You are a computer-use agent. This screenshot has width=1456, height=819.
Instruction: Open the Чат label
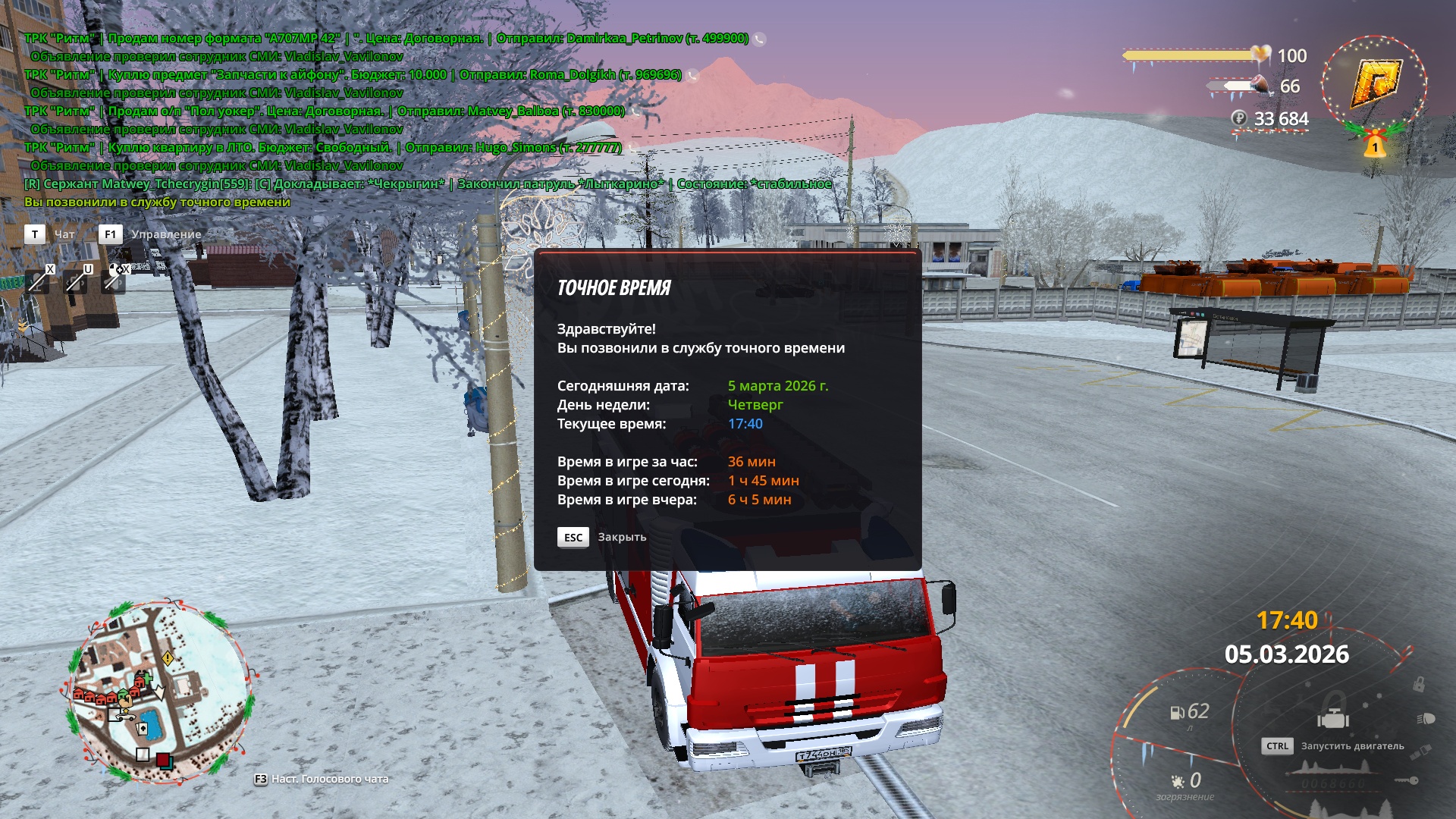pos(64,234)
